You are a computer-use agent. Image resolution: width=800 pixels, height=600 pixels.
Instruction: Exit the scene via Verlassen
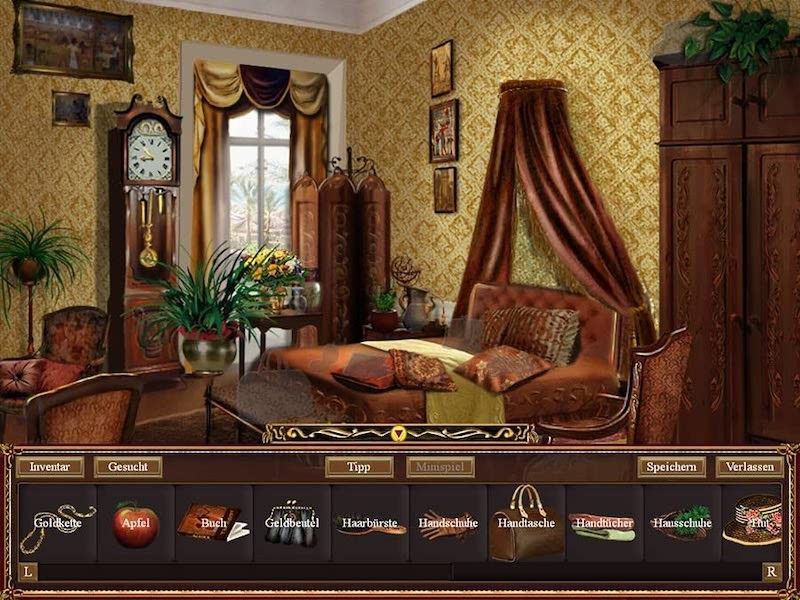pyautogui.click(x=749, y=467)
